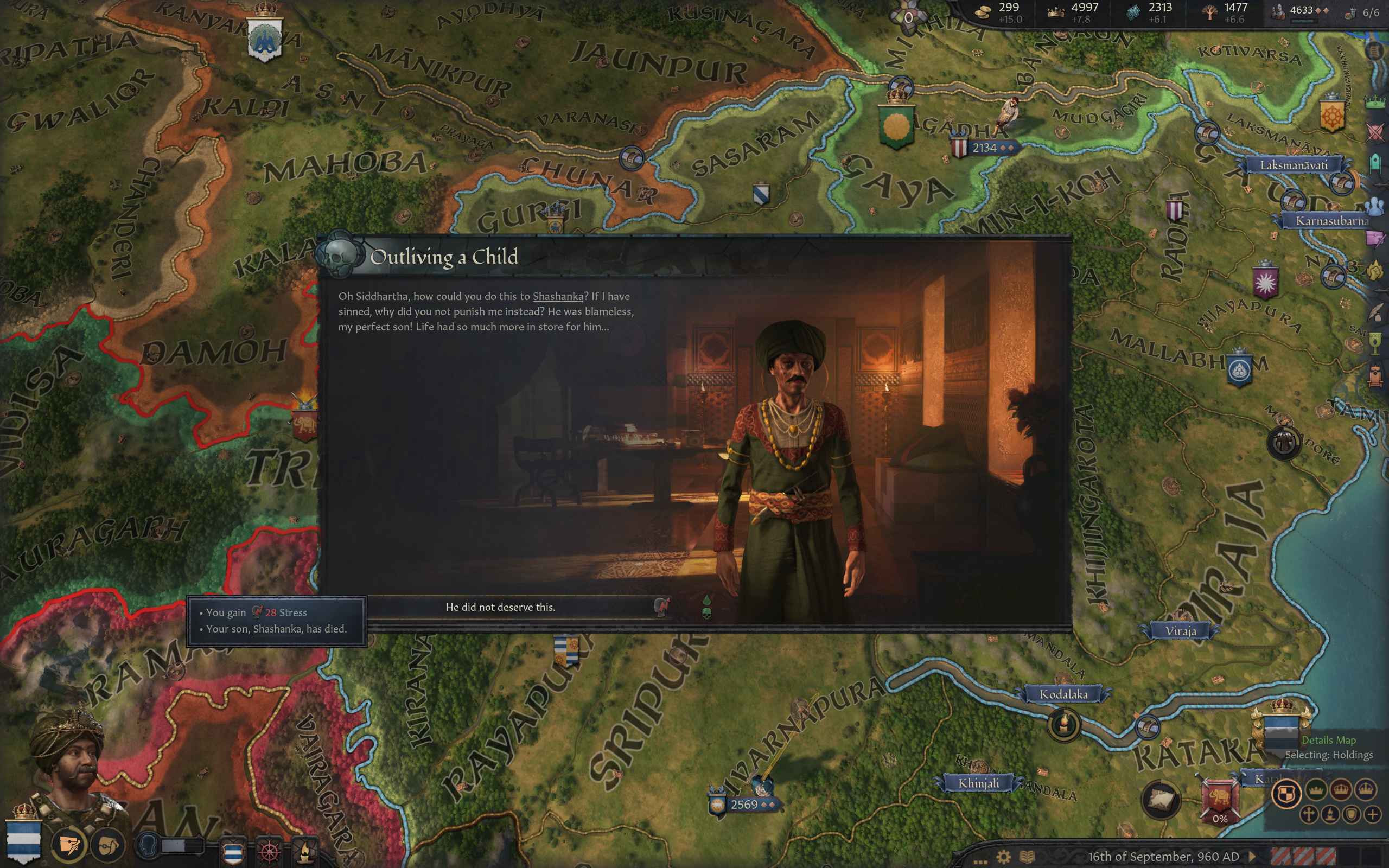Select the realms shield map mode

point(1286,794)
